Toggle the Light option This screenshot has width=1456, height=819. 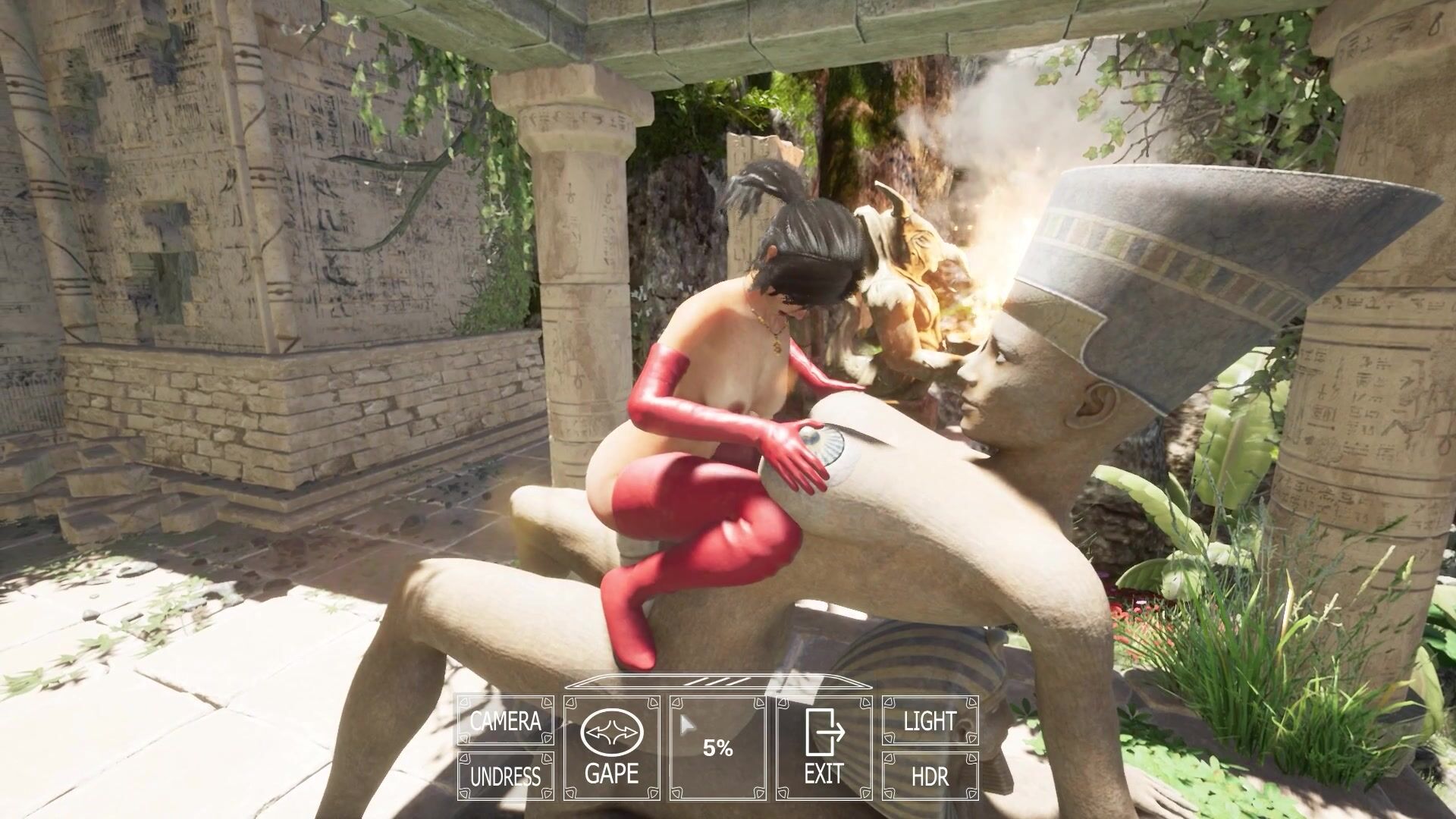[930, 720]
